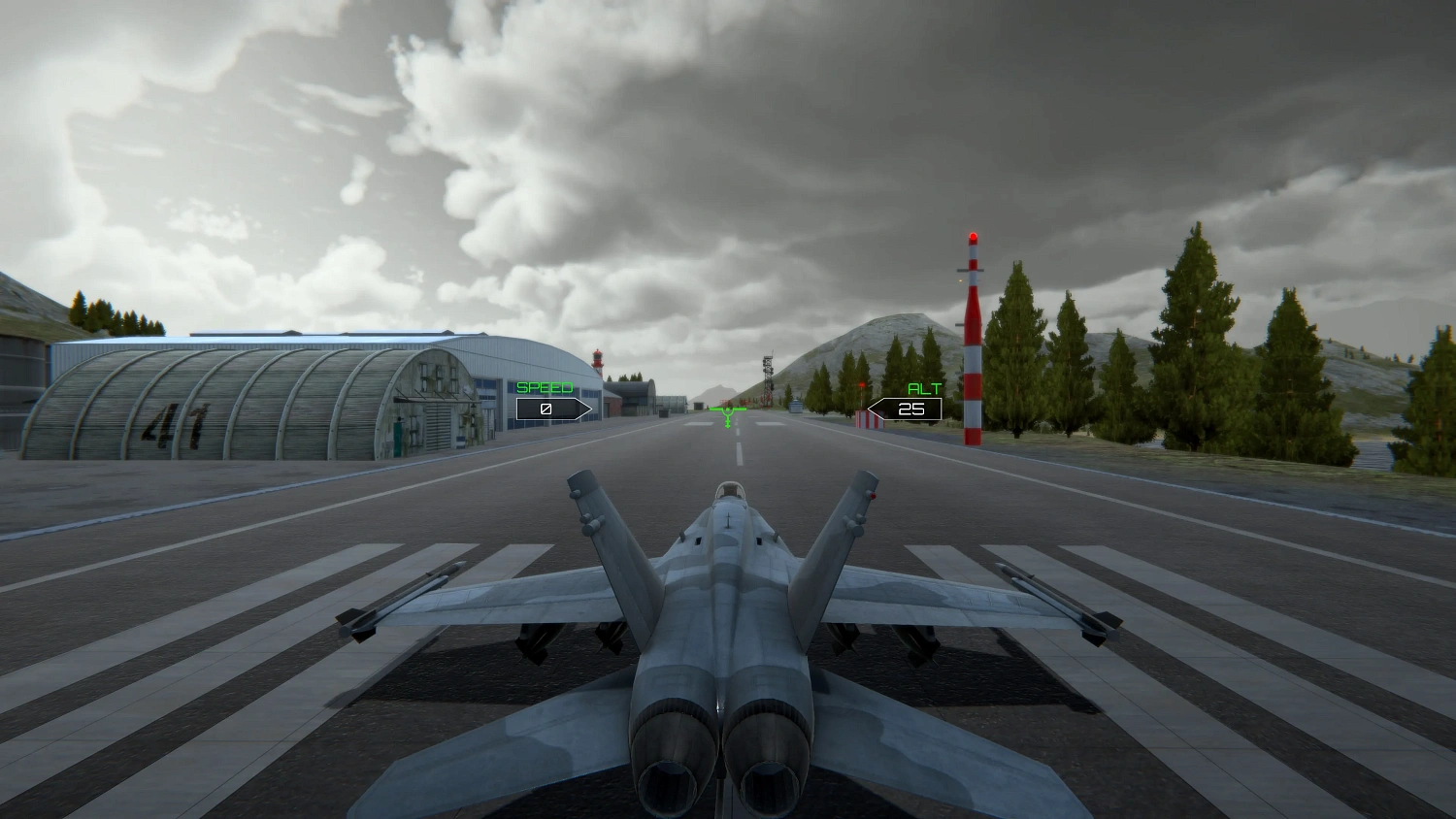Click the green flight path marker on the runway
Screen dimensions: 1456x819
727,411
